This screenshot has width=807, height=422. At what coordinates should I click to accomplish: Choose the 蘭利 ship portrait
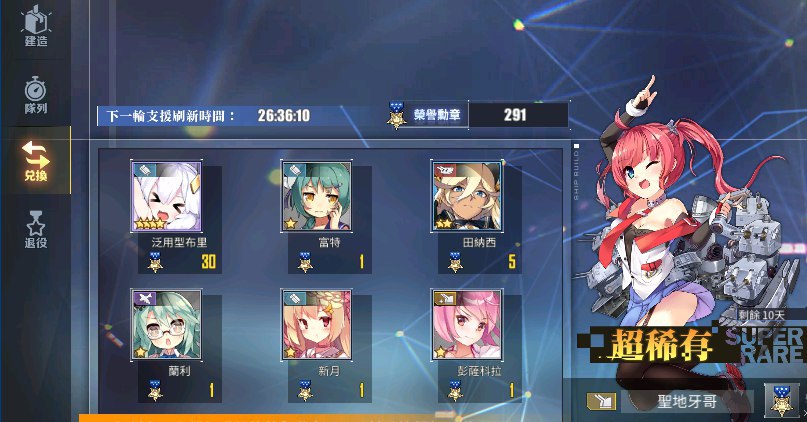[166, 325]
